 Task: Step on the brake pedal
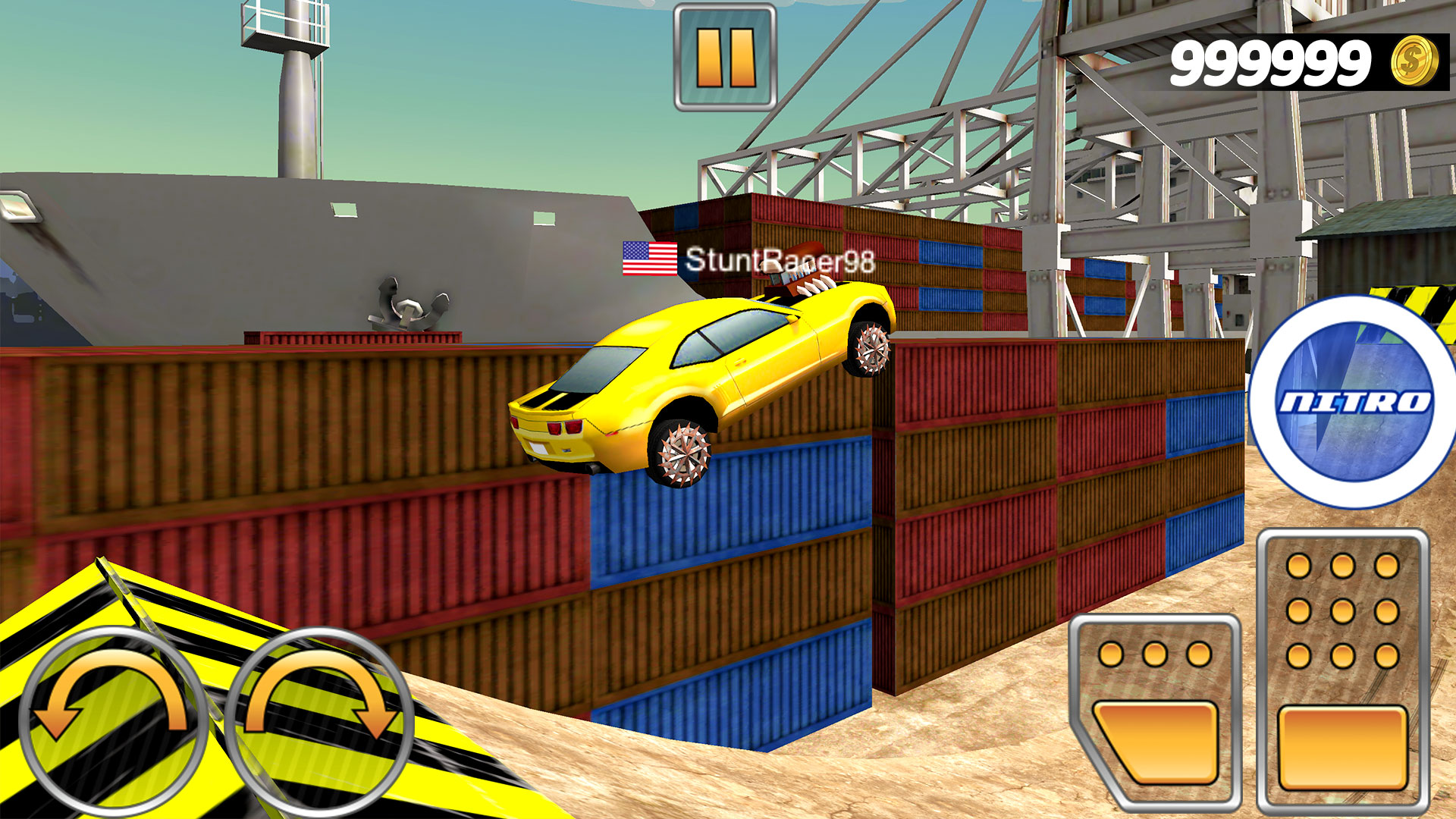[x=1155, y=713]
